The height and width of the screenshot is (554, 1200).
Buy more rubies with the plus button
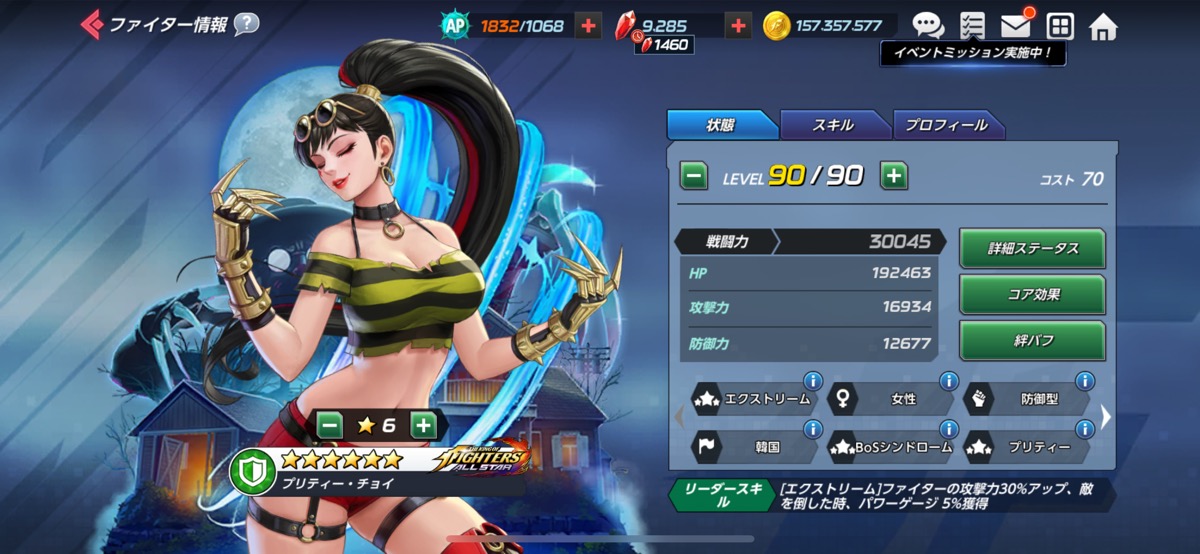pyautogui.click(x=738, y=26)
